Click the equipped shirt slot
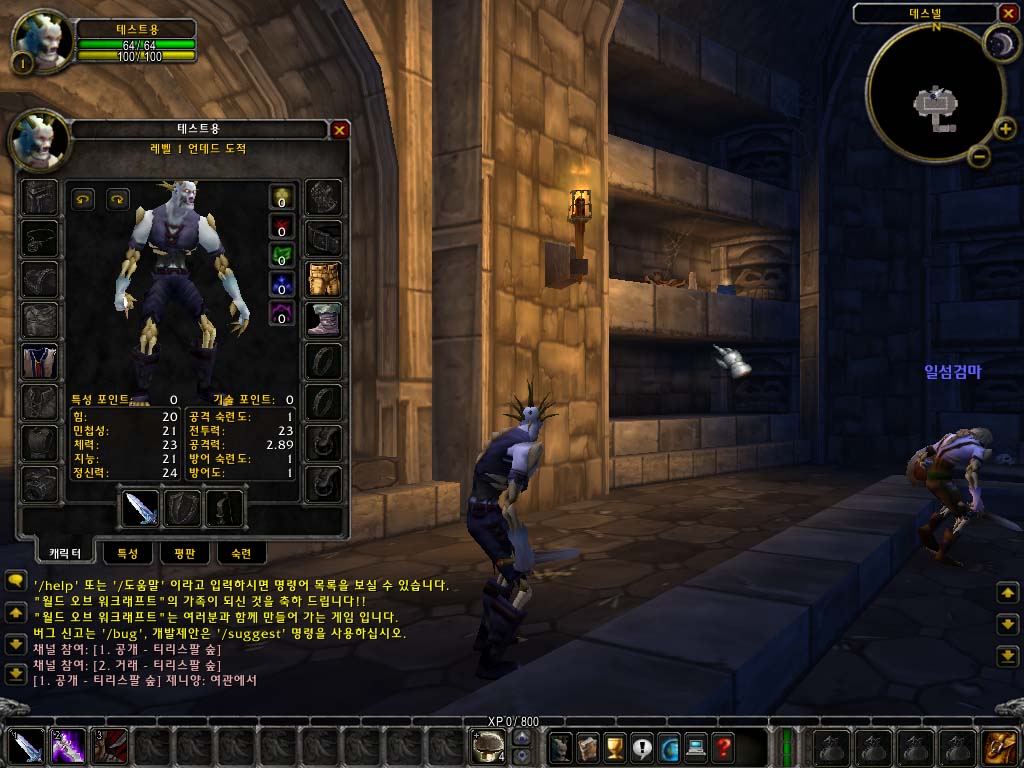Image resolution: width=1024 pixels, height=768 pixels. click(x=40, y=360)
